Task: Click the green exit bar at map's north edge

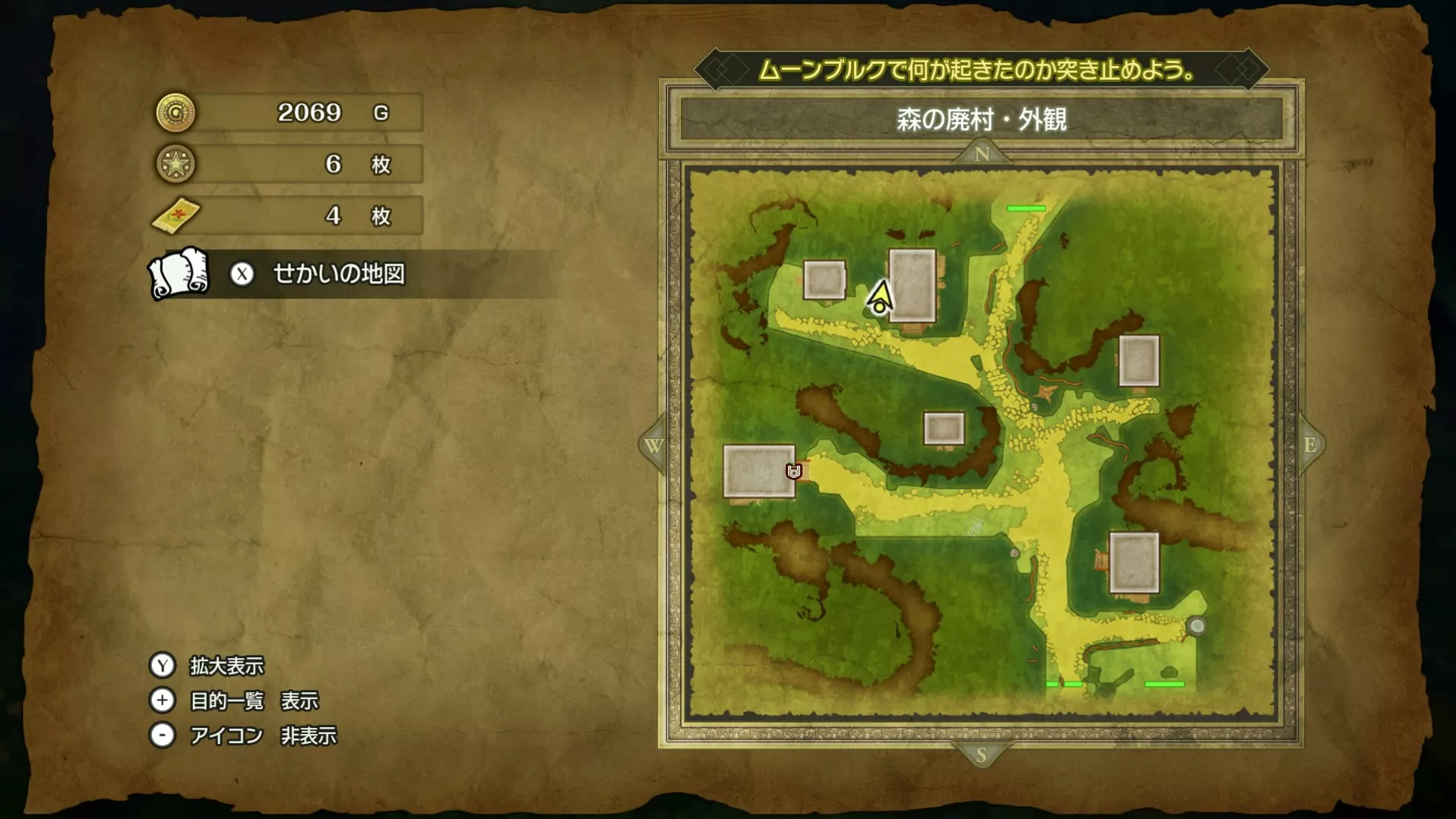Action: 1027,207
